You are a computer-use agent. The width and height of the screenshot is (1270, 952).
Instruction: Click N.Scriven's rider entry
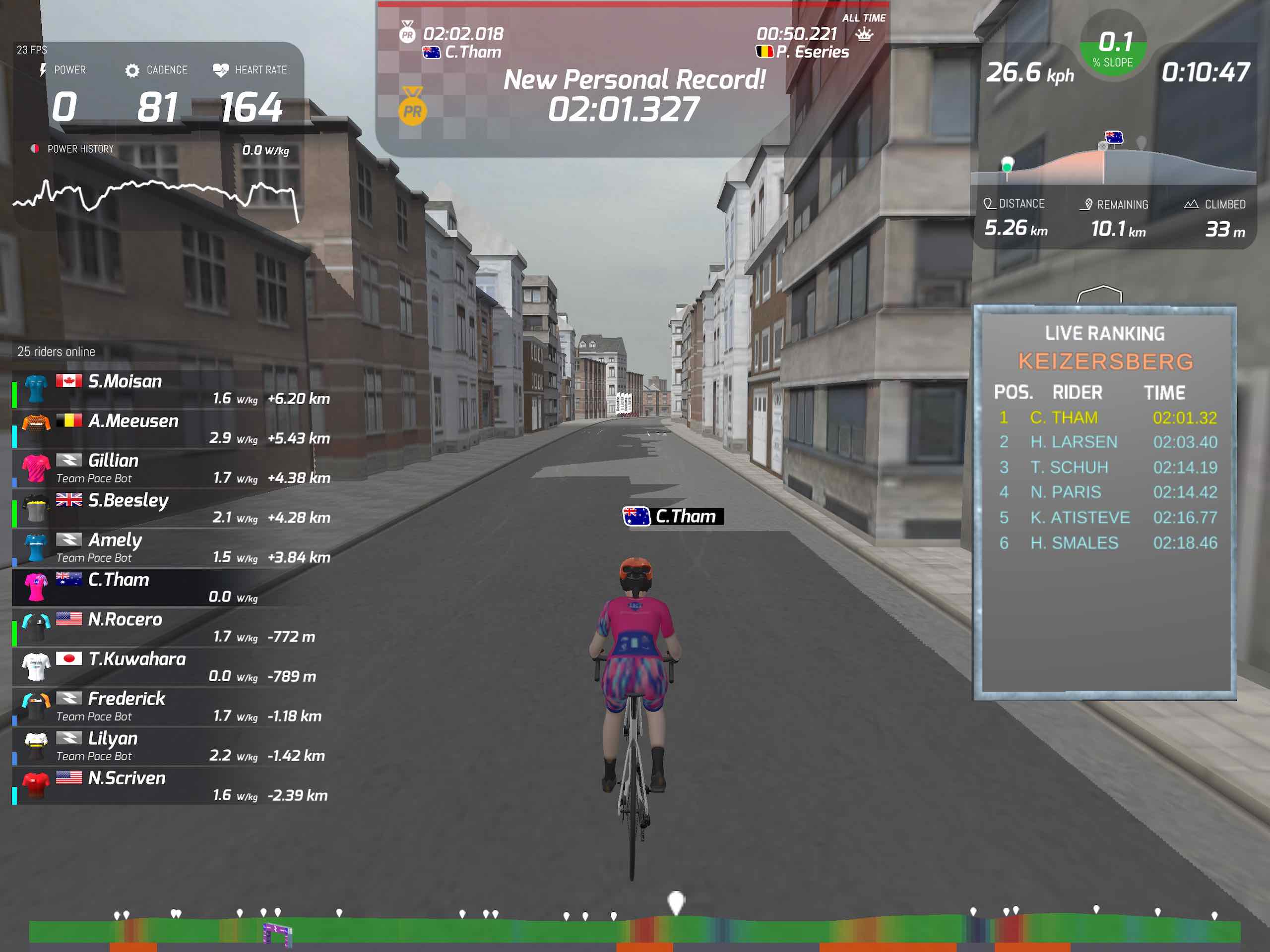(x=172, y=785)
